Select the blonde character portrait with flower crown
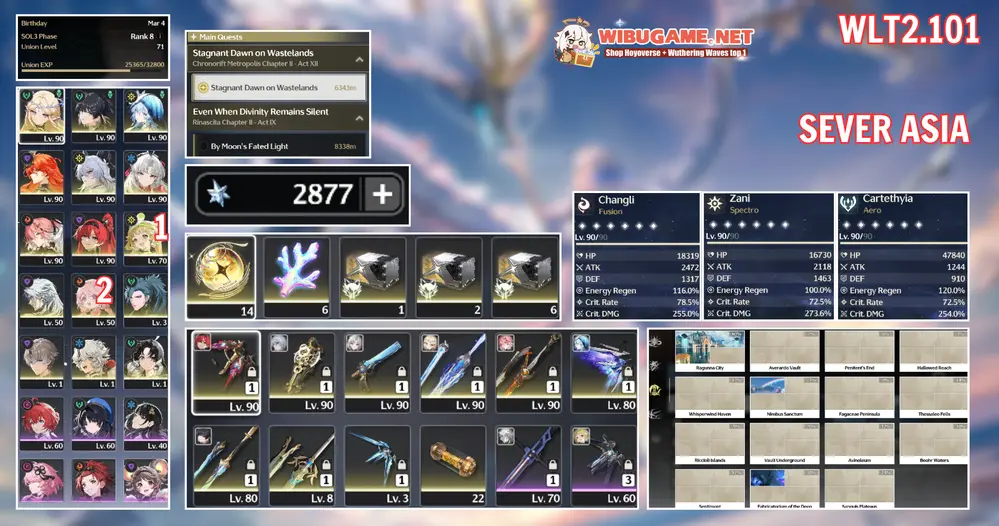 pyautogui.click(x=41, y=116)
